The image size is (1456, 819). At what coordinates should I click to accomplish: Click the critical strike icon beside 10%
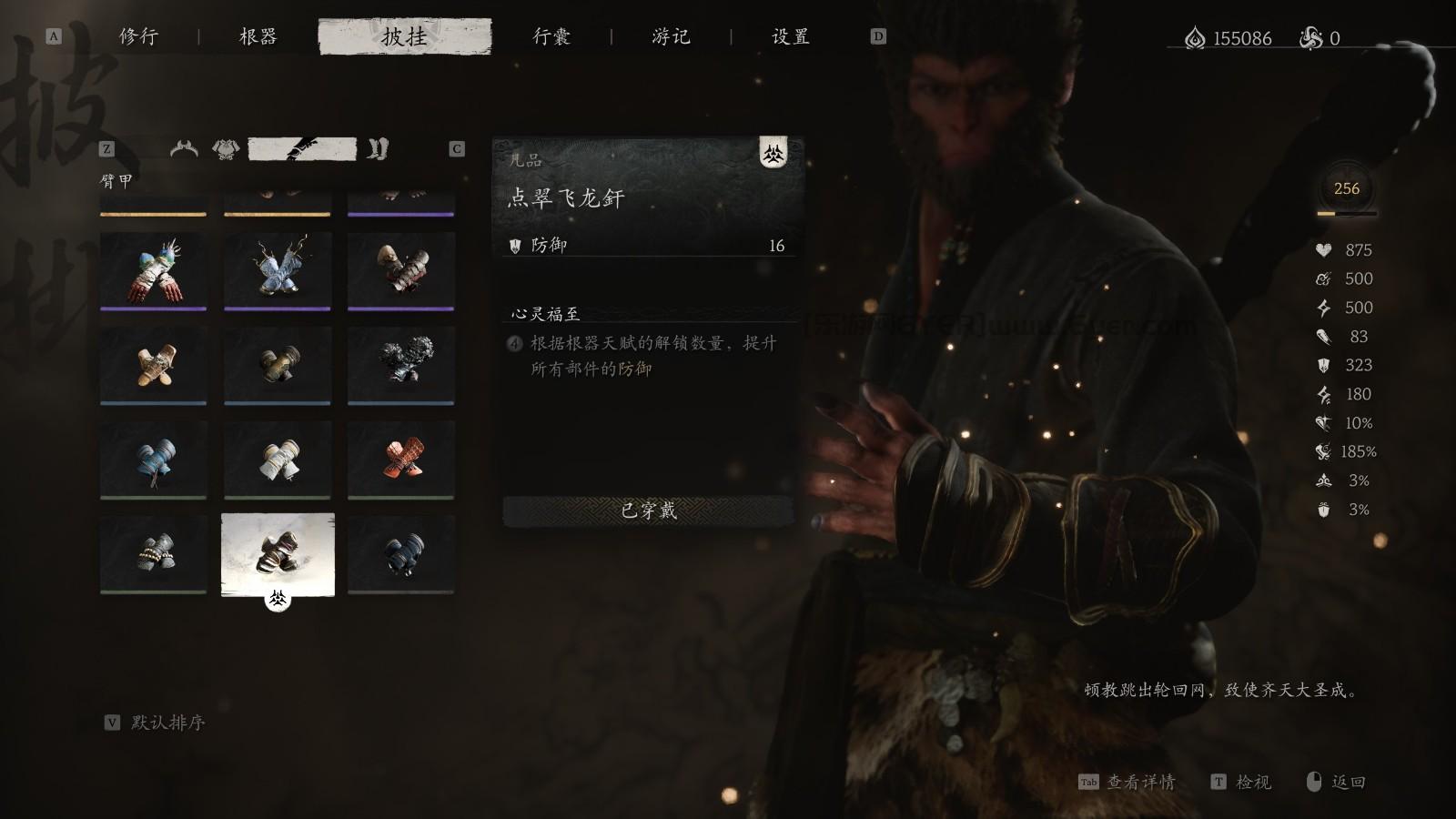pos(1324,423)
